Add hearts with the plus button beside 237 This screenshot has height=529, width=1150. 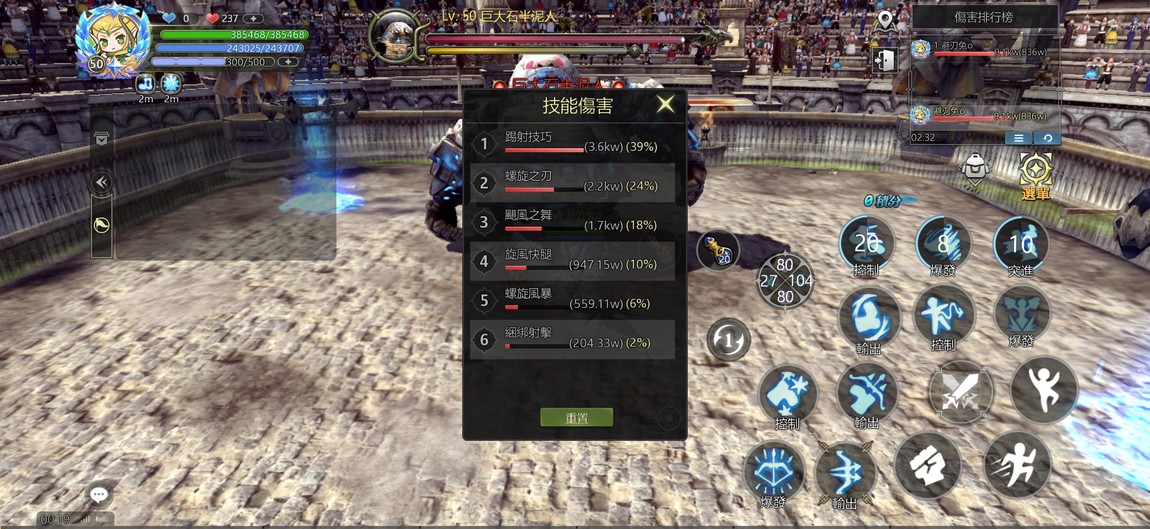pos(254,18)
